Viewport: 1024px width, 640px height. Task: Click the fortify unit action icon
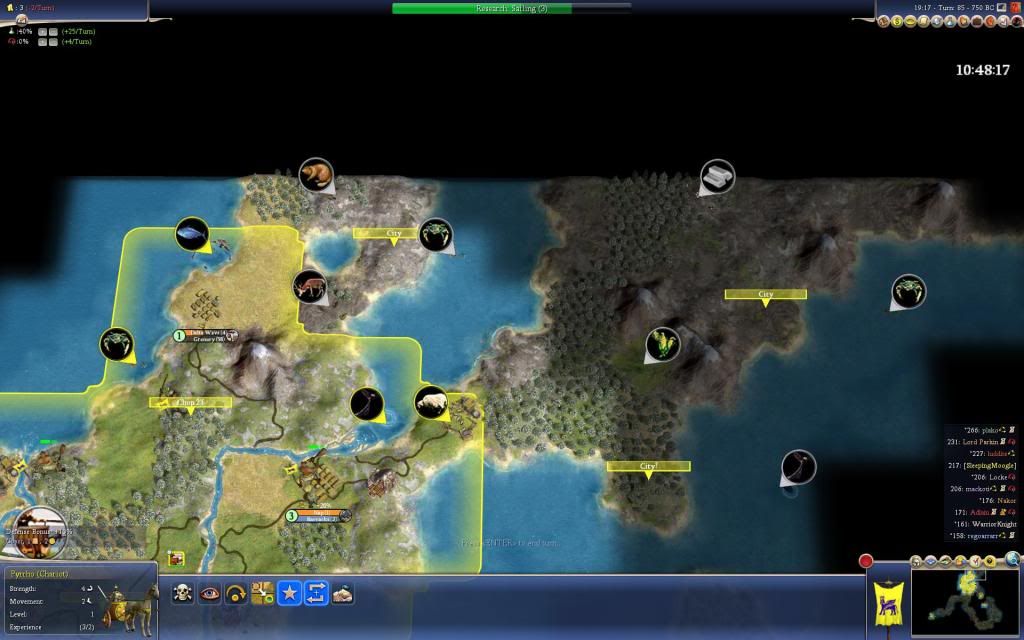tap(342, 593)
